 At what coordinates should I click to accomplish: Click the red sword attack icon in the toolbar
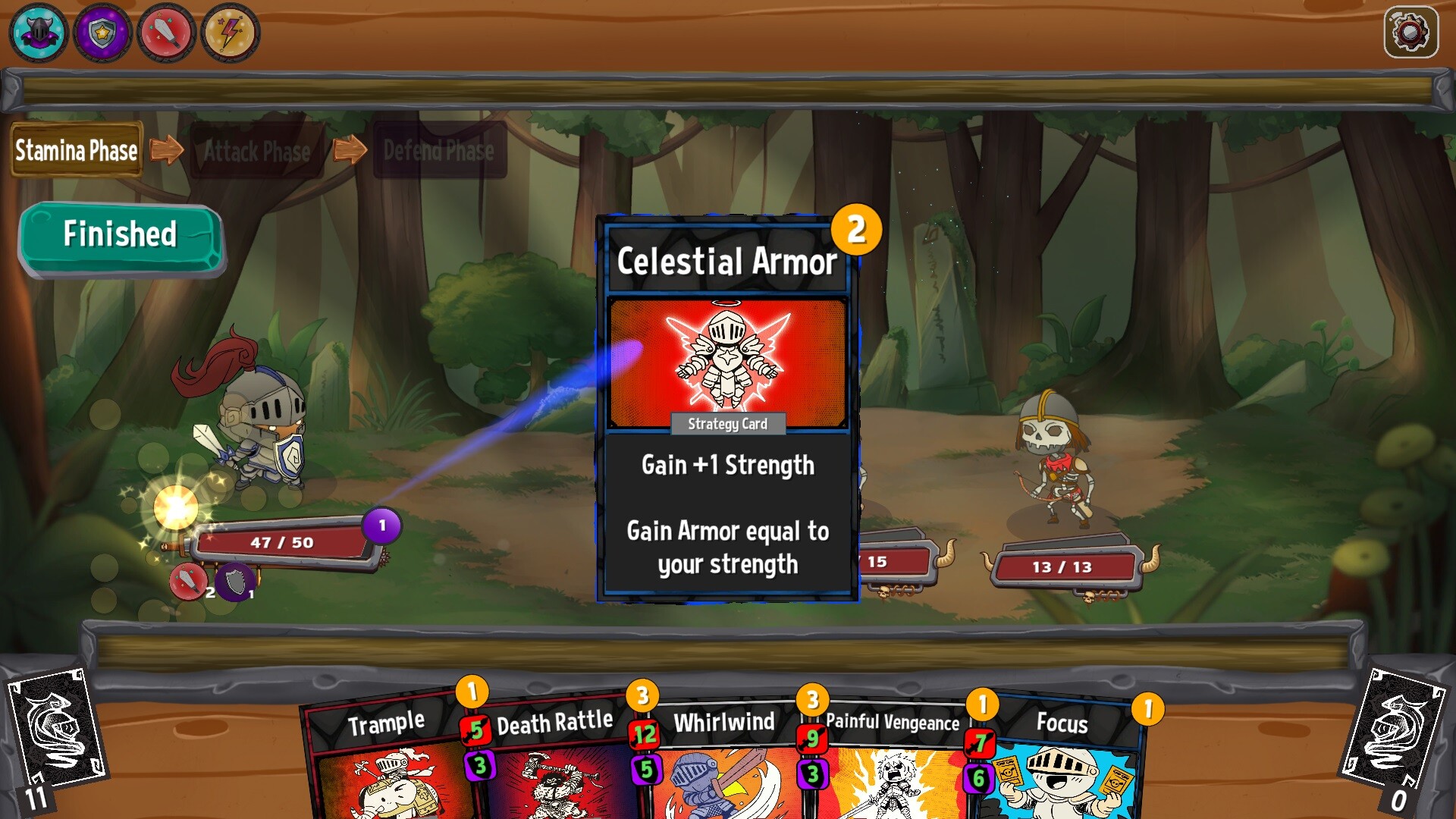(165, 31)
